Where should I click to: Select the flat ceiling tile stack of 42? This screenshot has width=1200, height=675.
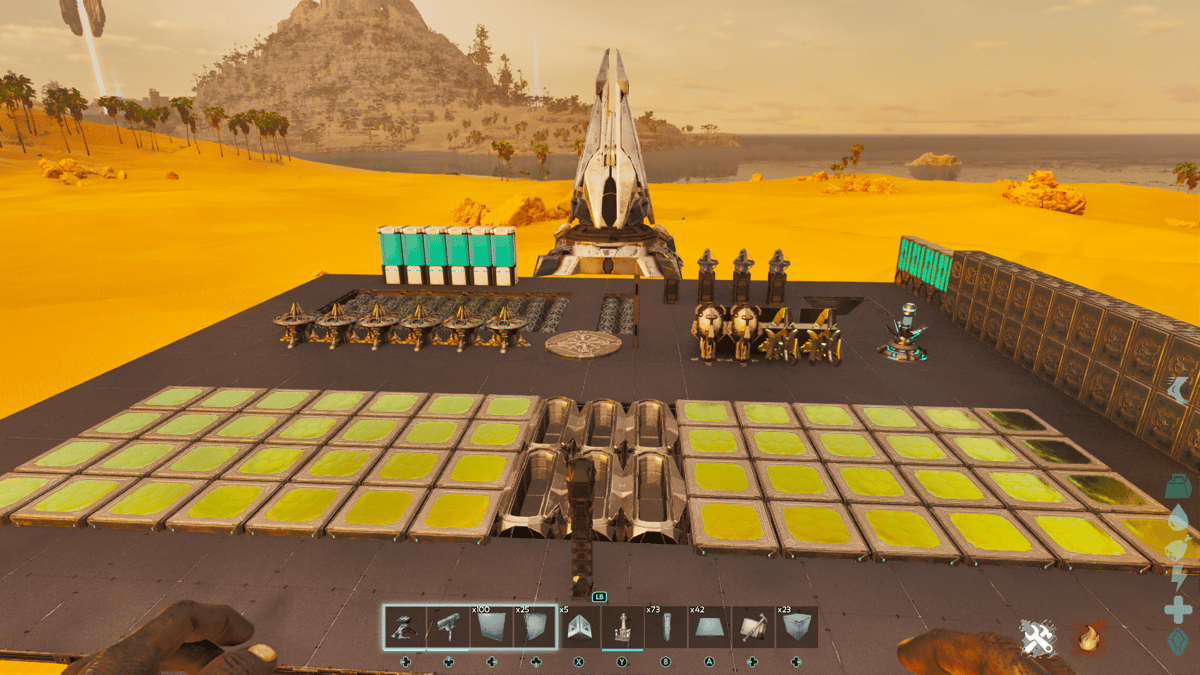tap(709, 627)
